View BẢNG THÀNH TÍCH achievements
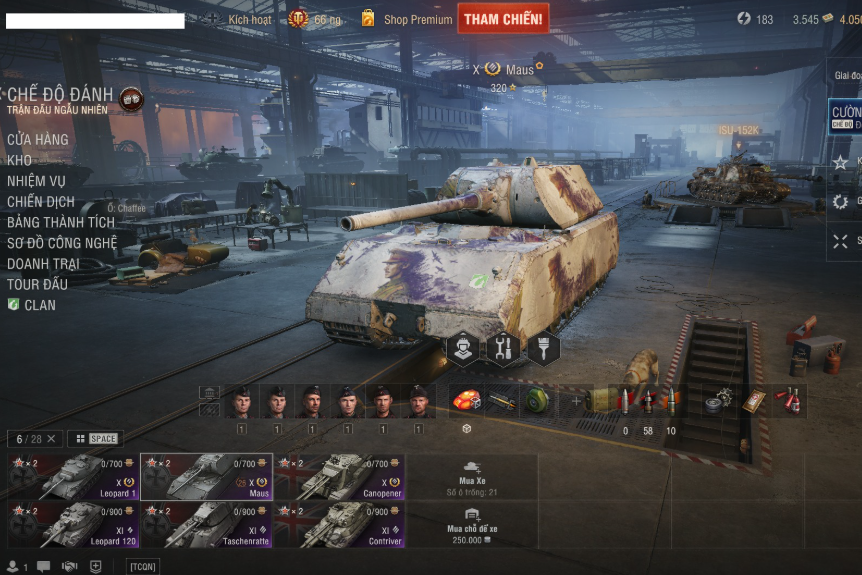Viewport: 862px width, 575px height. pyautogui.click(x=61, y=222)
